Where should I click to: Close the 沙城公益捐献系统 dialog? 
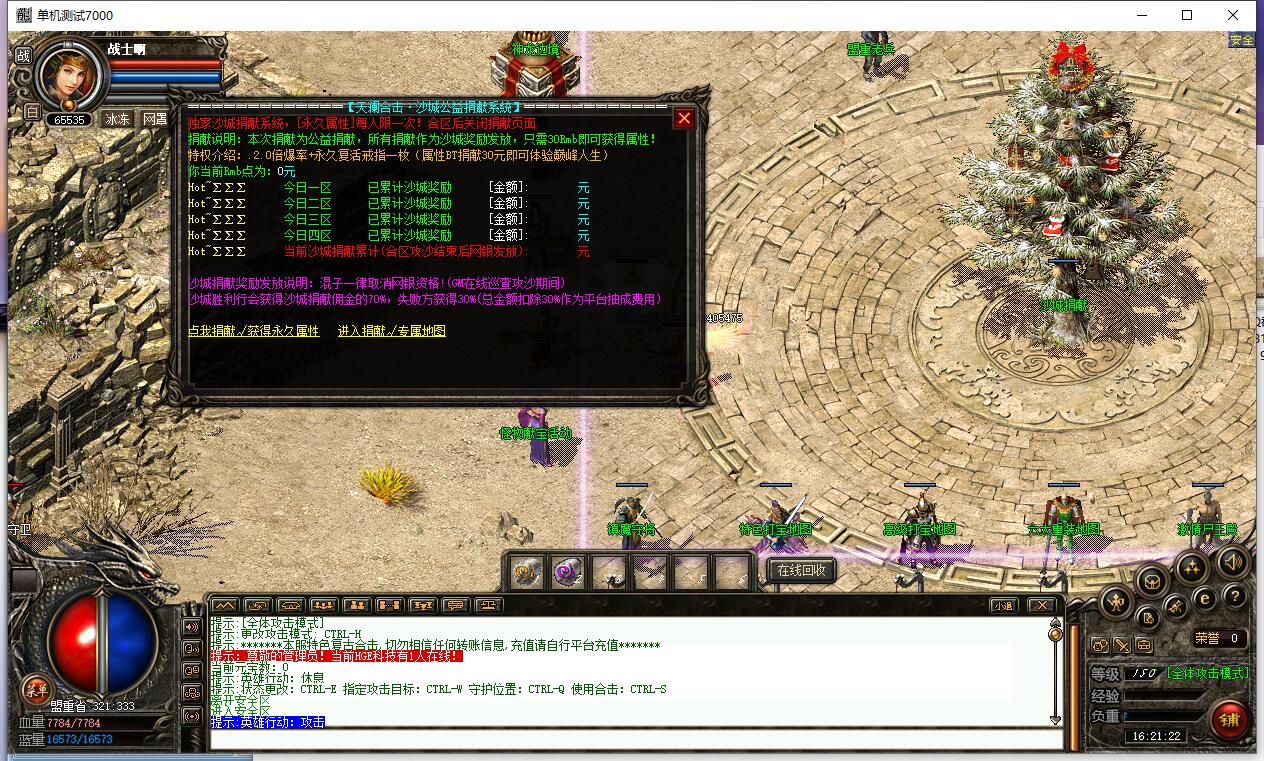pos(684,119)
